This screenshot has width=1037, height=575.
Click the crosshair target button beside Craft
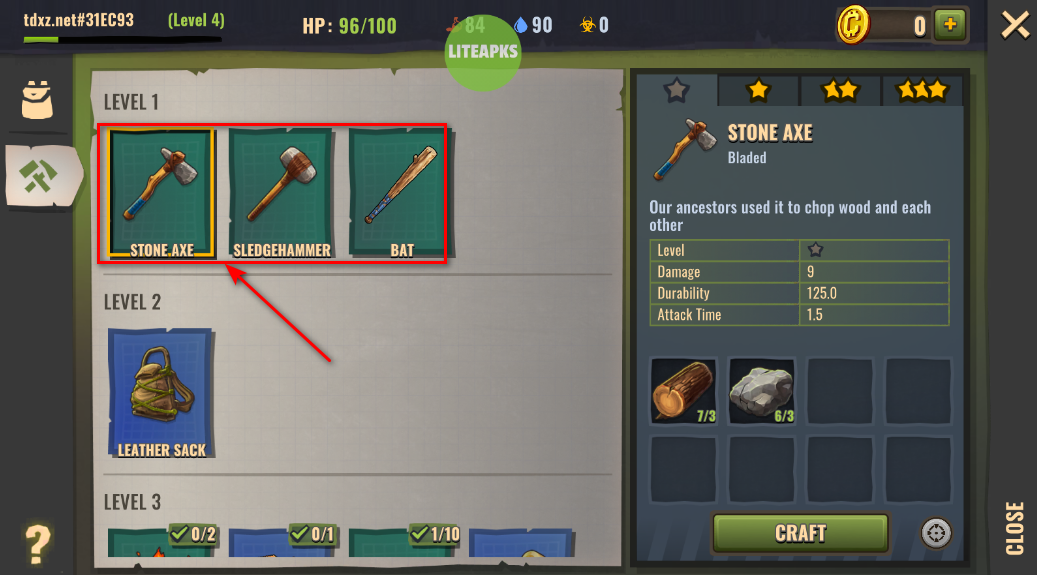click(x=936, y=533)
